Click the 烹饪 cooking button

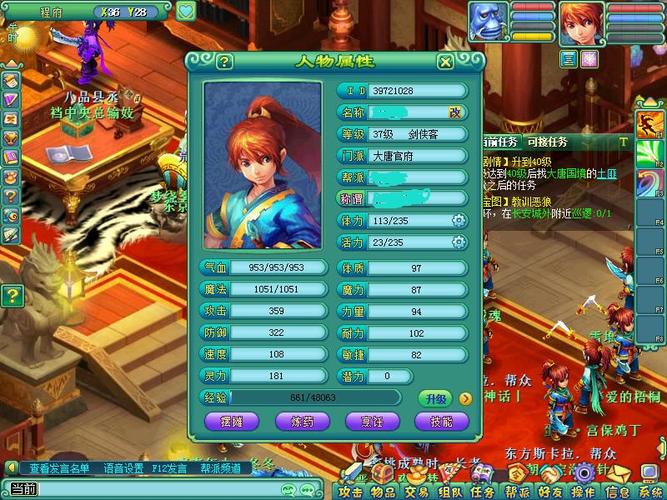(375, 423)
